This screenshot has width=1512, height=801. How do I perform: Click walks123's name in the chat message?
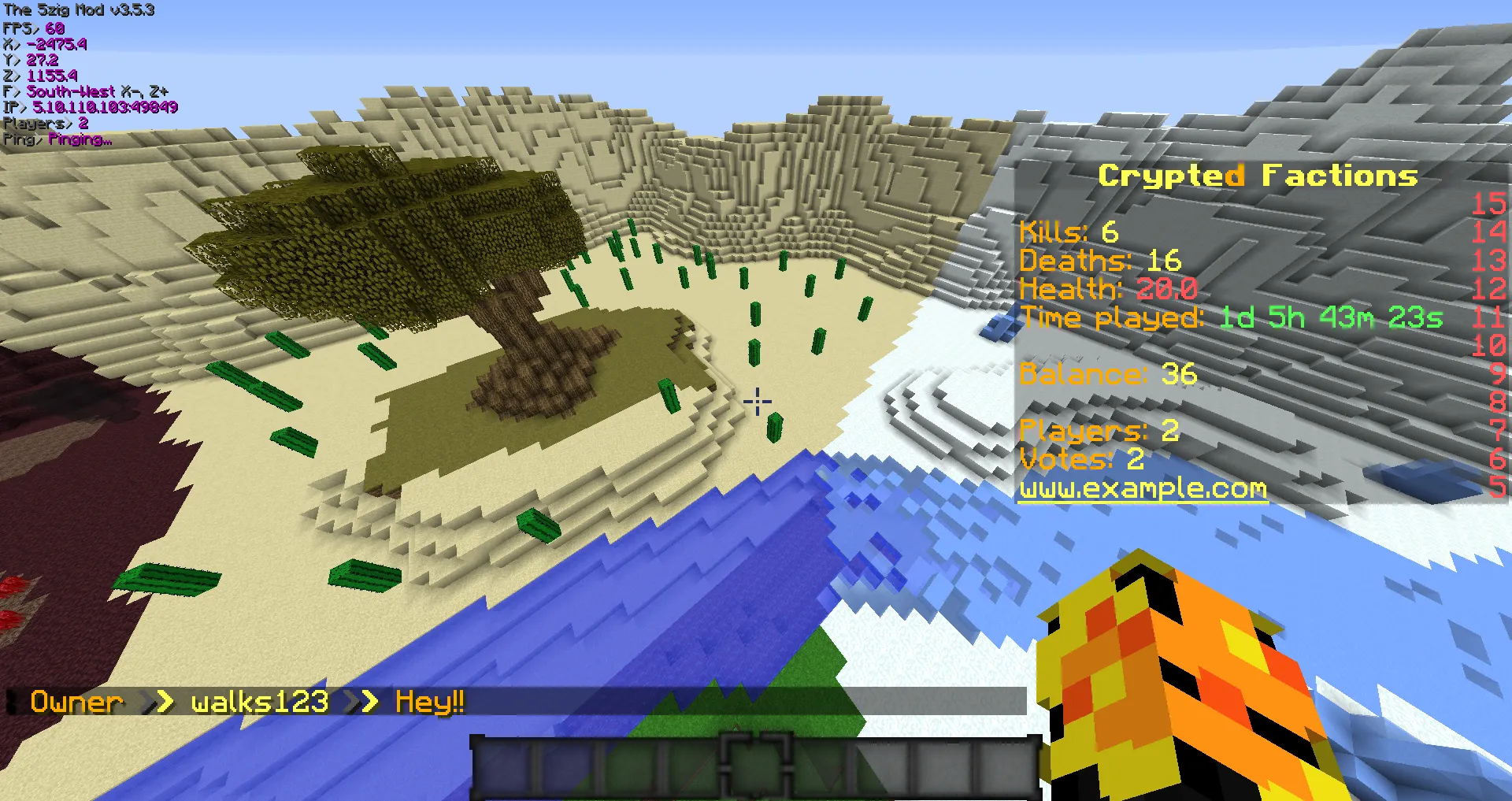click(x=259, y=702)
